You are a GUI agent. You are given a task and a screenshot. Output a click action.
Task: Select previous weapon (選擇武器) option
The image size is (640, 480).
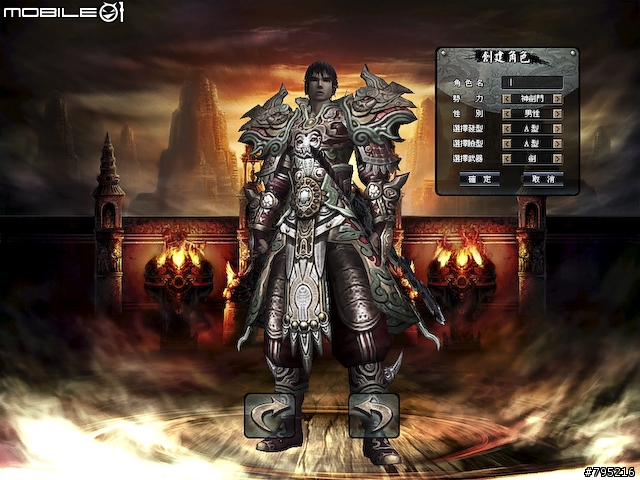coord(507,158)
